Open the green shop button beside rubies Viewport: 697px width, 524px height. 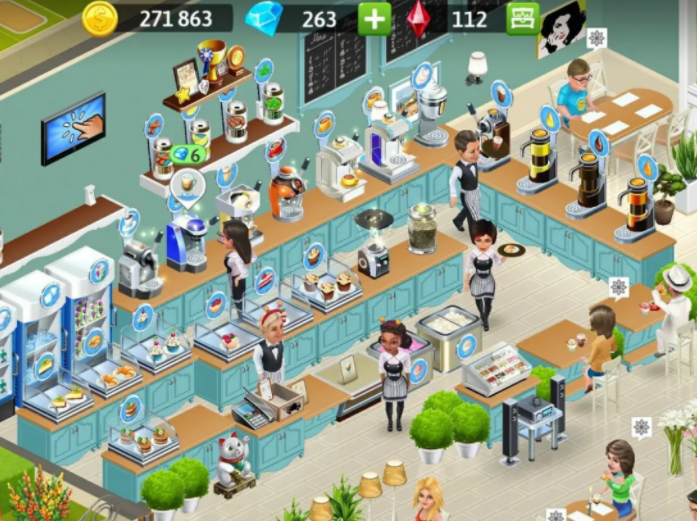[521, 18]
